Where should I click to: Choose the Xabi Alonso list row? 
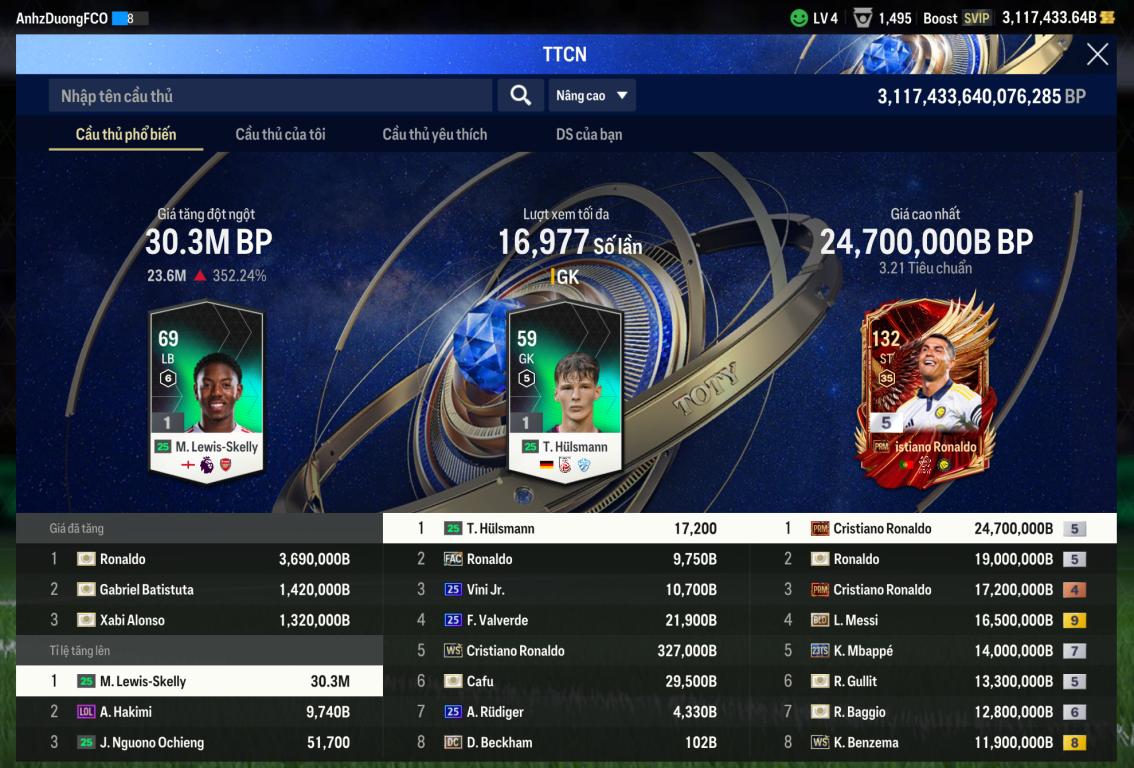tap(200, 620)
